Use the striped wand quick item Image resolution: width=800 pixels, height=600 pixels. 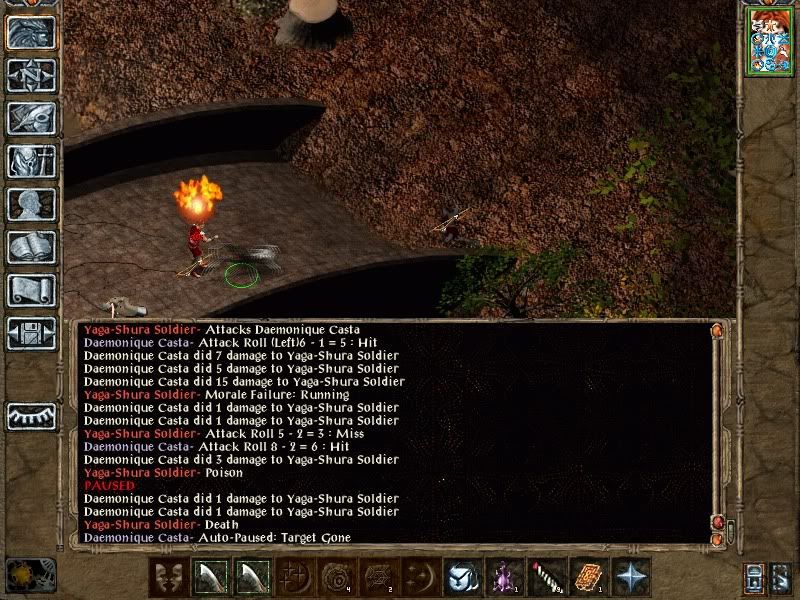[545, 578]
